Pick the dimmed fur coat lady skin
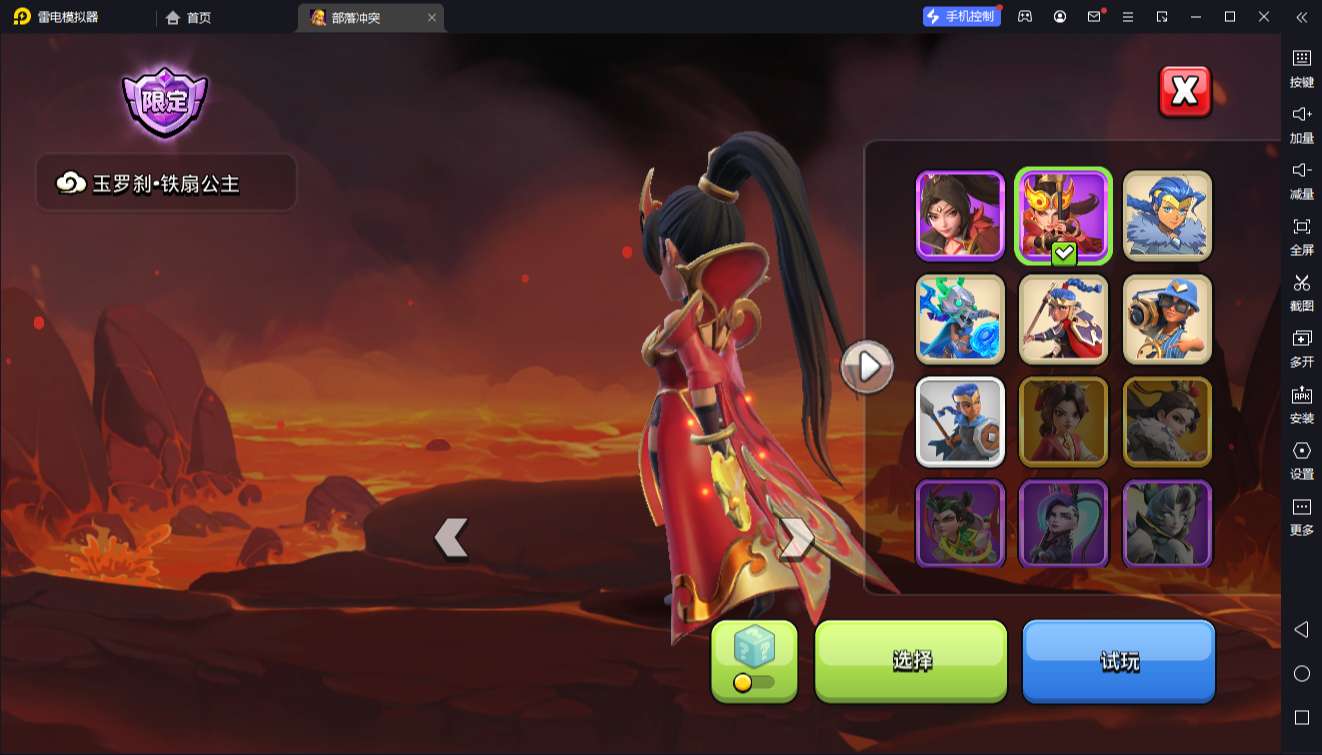 click(x=1167, y=422)
